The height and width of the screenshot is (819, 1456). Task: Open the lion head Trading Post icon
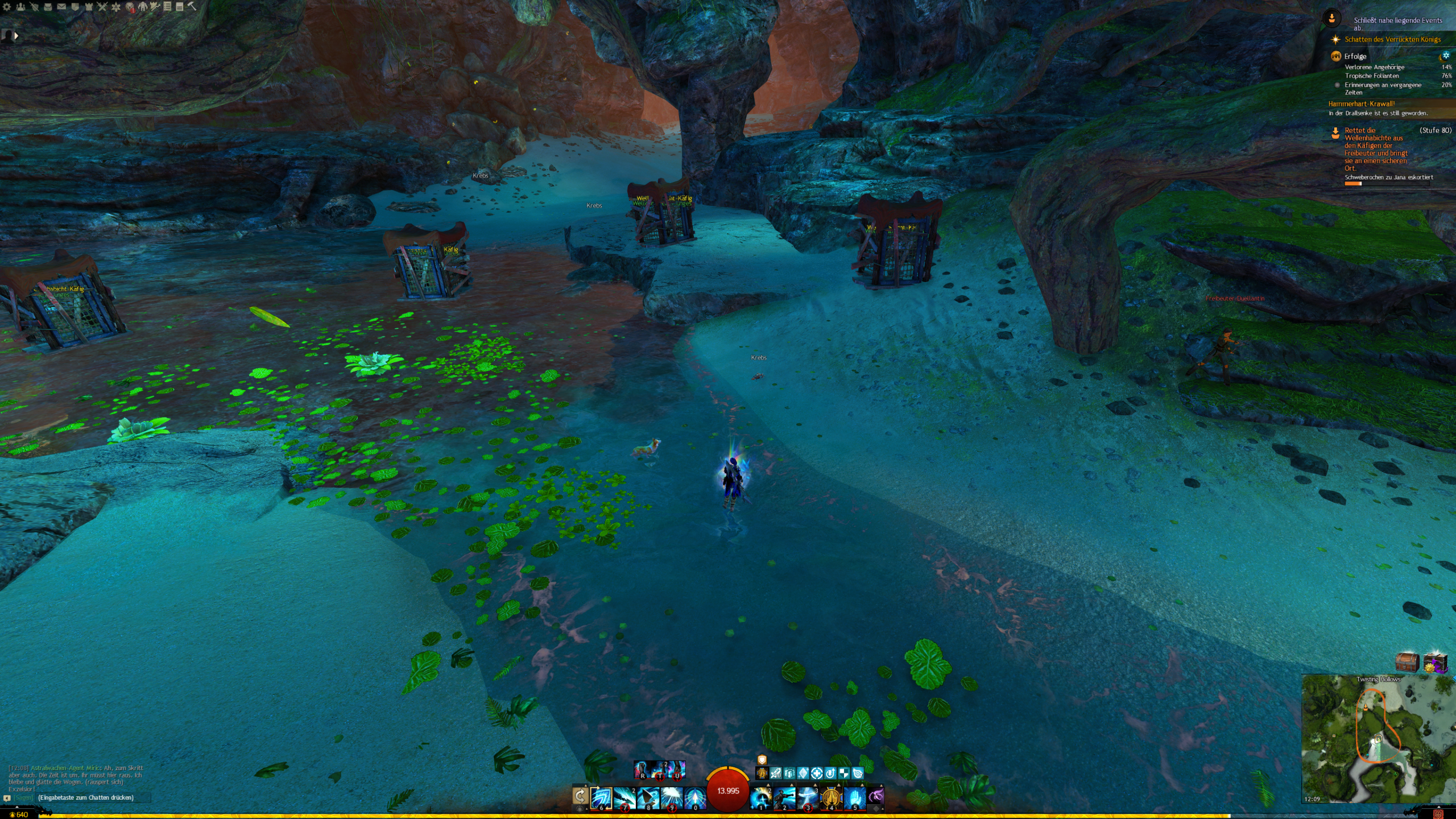(x=130, y=7)
